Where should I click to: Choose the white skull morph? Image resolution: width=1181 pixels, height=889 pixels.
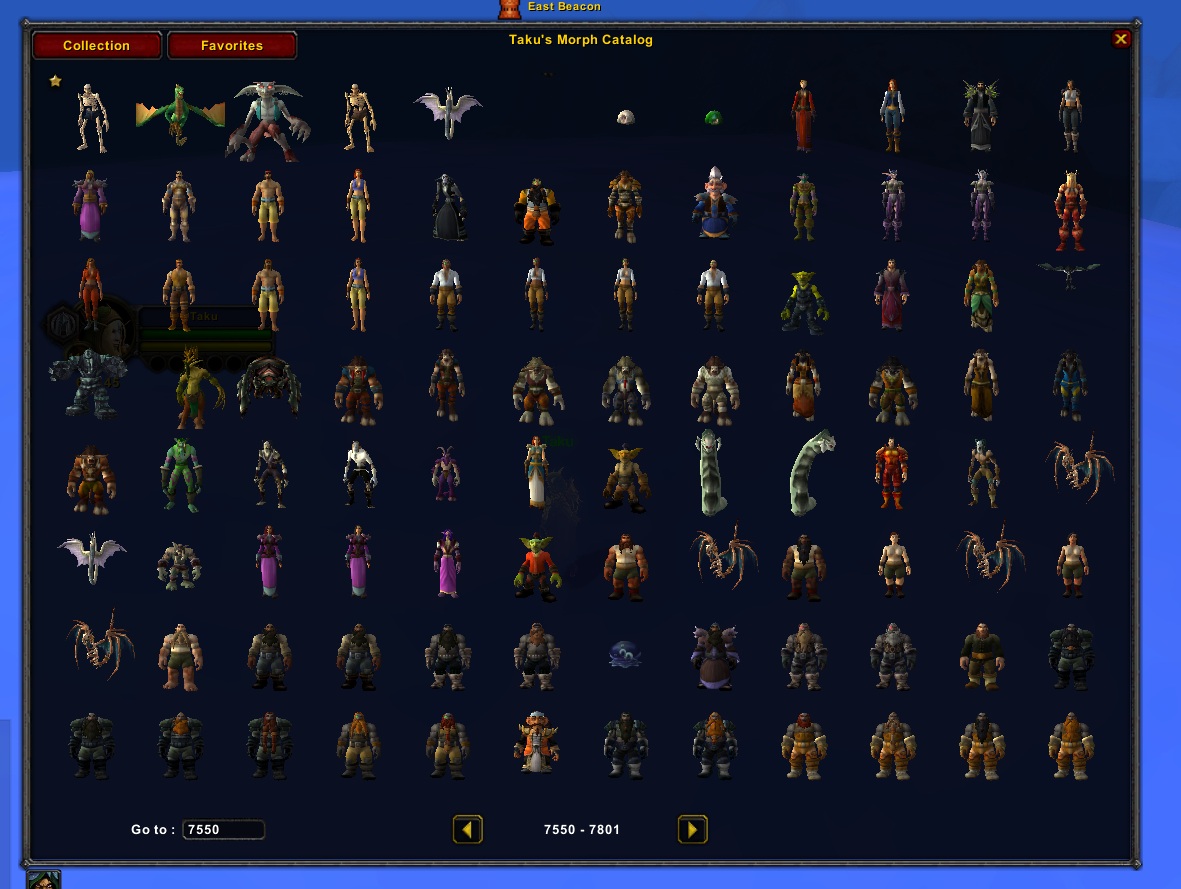click(x=626, y=117)
